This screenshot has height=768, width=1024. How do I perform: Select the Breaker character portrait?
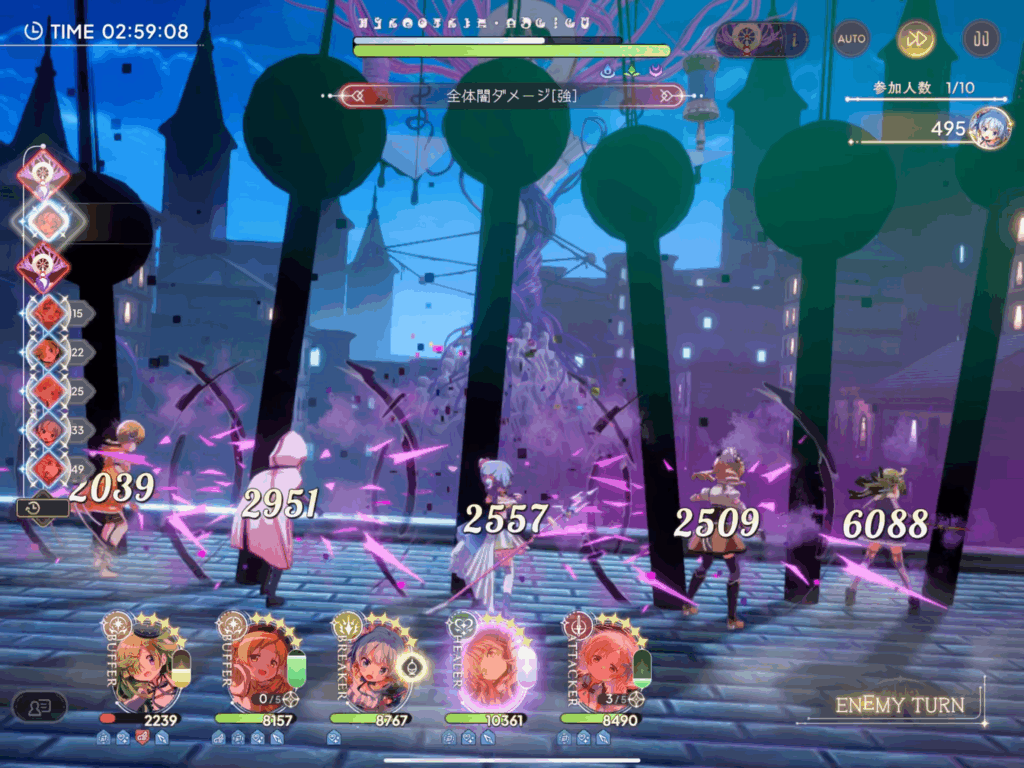(370, 660)
